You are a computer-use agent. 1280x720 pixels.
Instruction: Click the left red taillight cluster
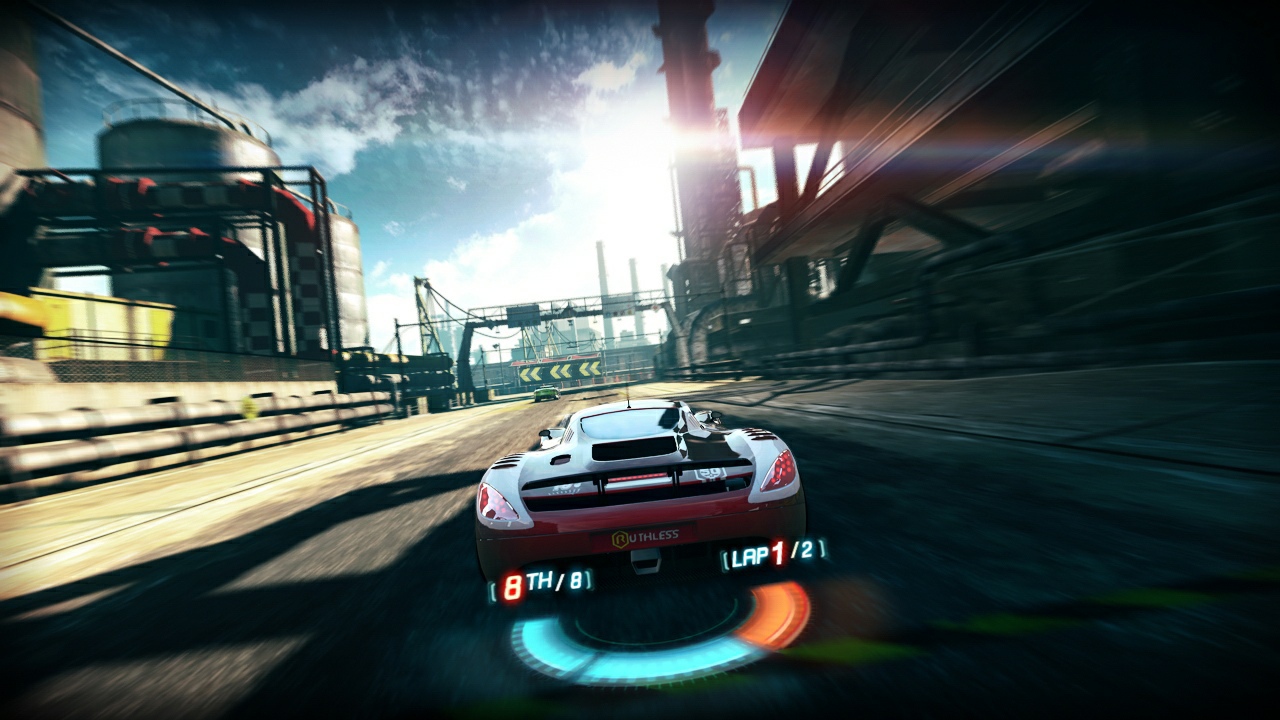tap(499, 504)
